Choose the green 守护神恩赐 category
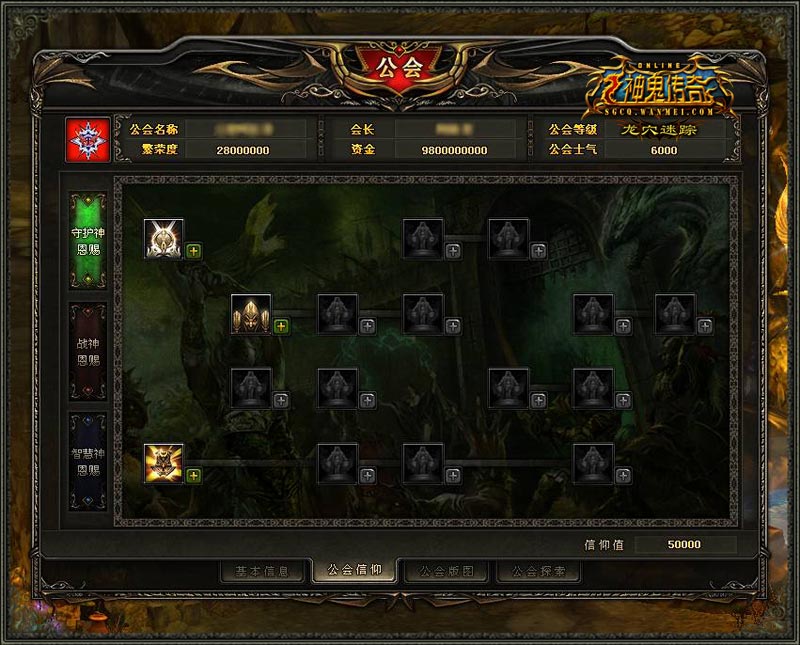This screenshot has width=800, height=645. point(88,240)
